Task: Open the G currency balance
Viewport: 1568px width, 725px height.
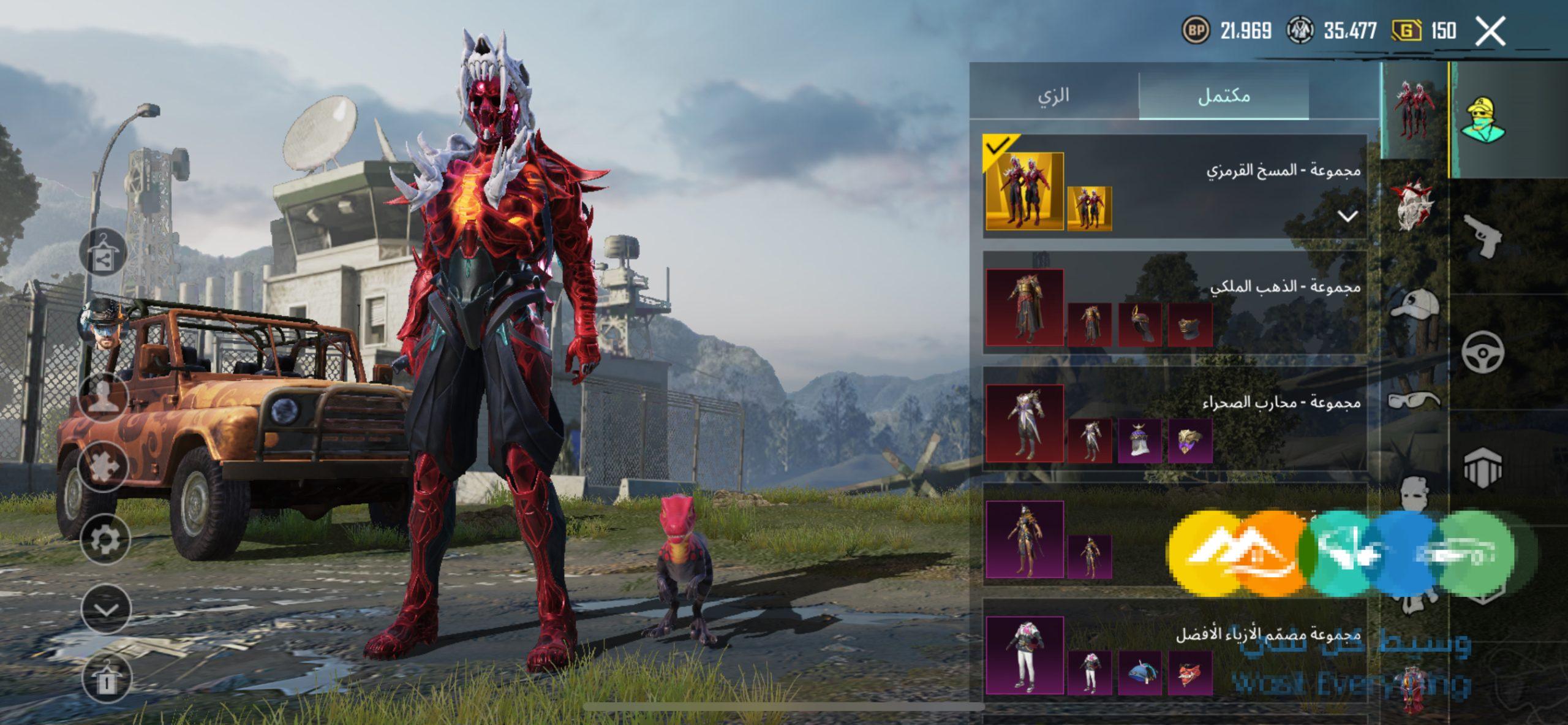Action: [x=1423, y=31]
